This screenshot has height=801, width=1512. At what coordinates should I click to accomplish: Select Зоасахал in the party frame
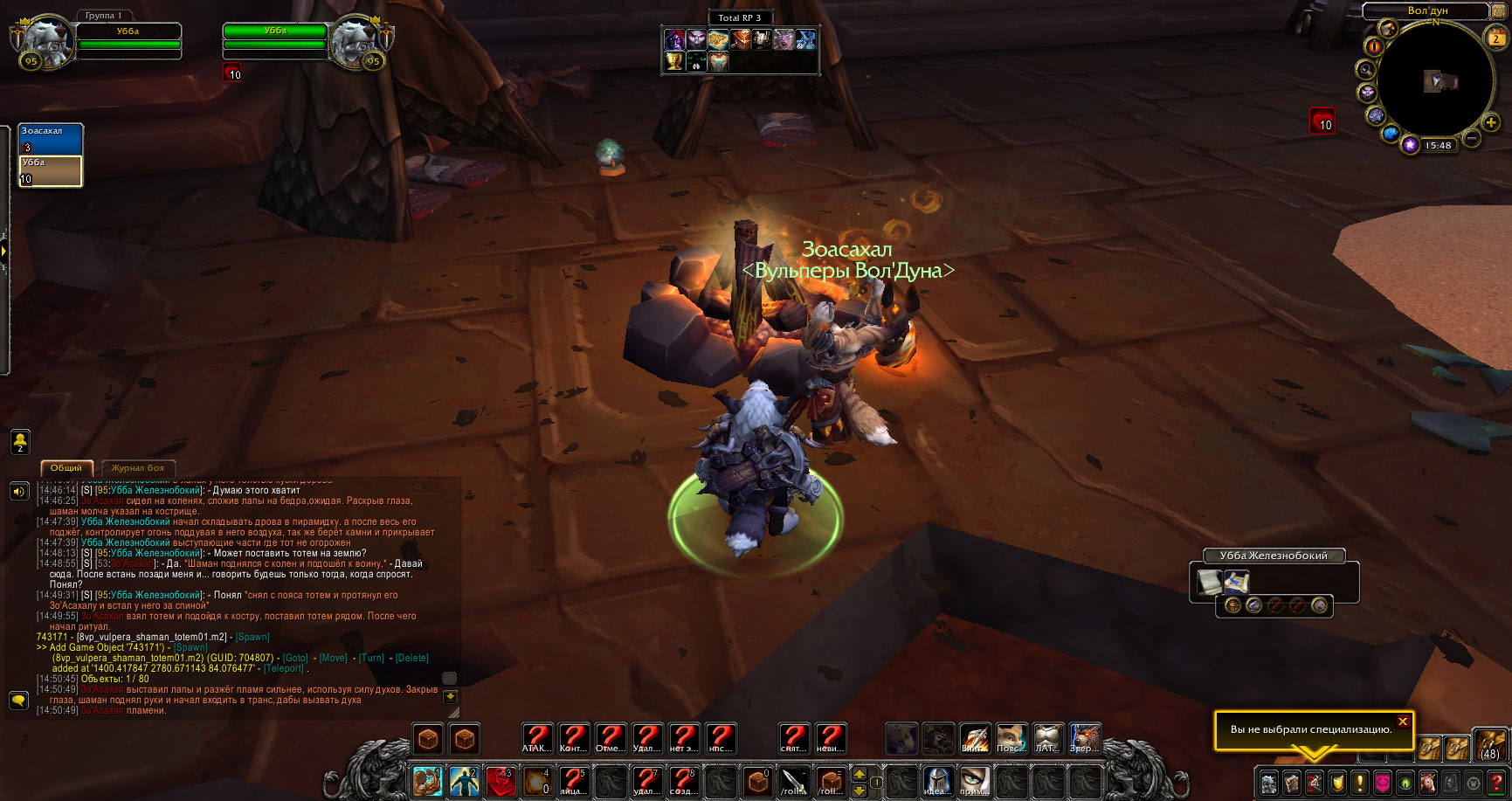[x=51, y=139]
